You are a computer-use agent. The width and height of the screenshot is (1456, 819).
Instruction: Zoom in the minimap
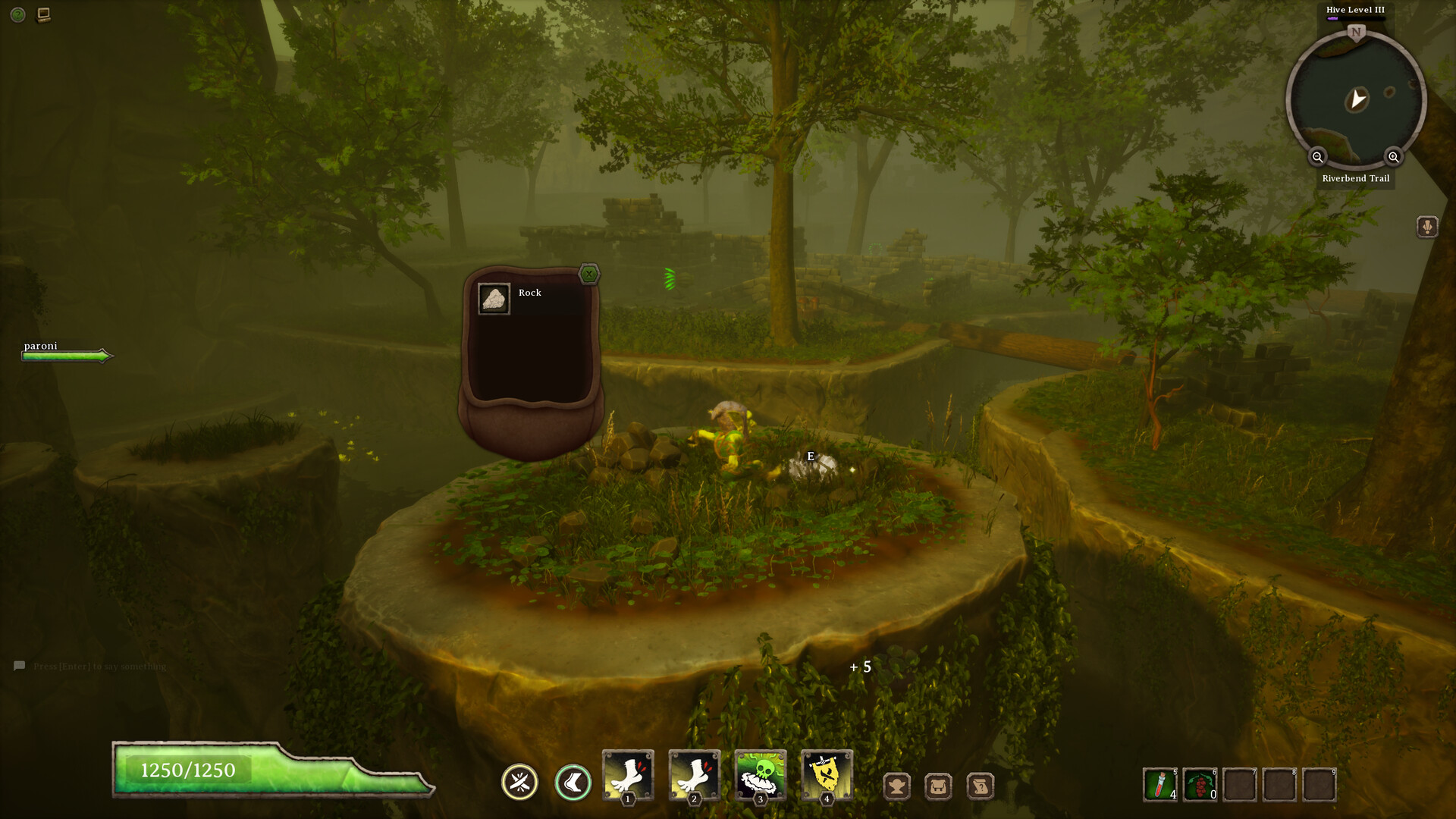(x=1393, y=157)
